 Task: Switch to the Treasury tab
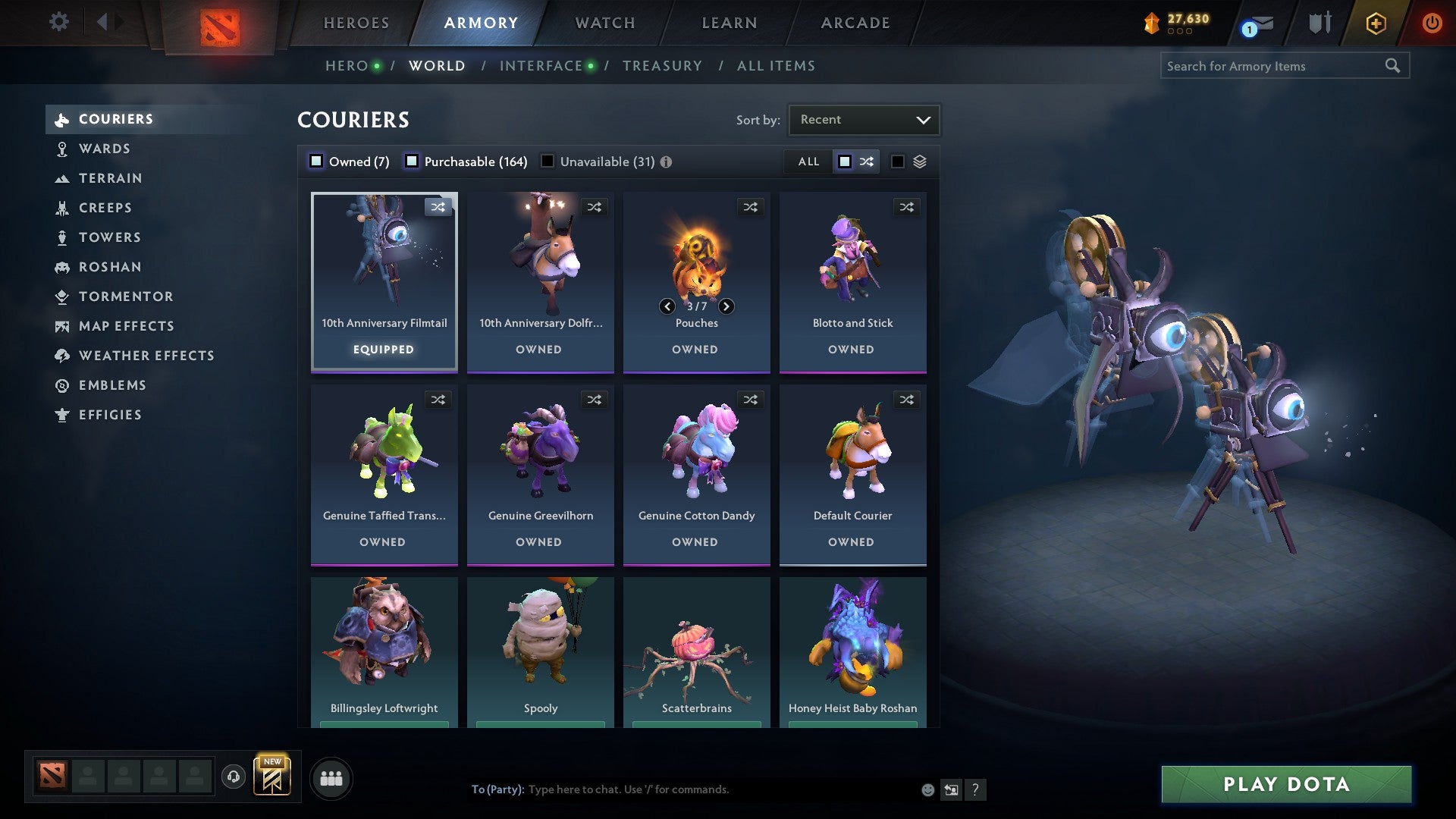click(x=662, y=65)
